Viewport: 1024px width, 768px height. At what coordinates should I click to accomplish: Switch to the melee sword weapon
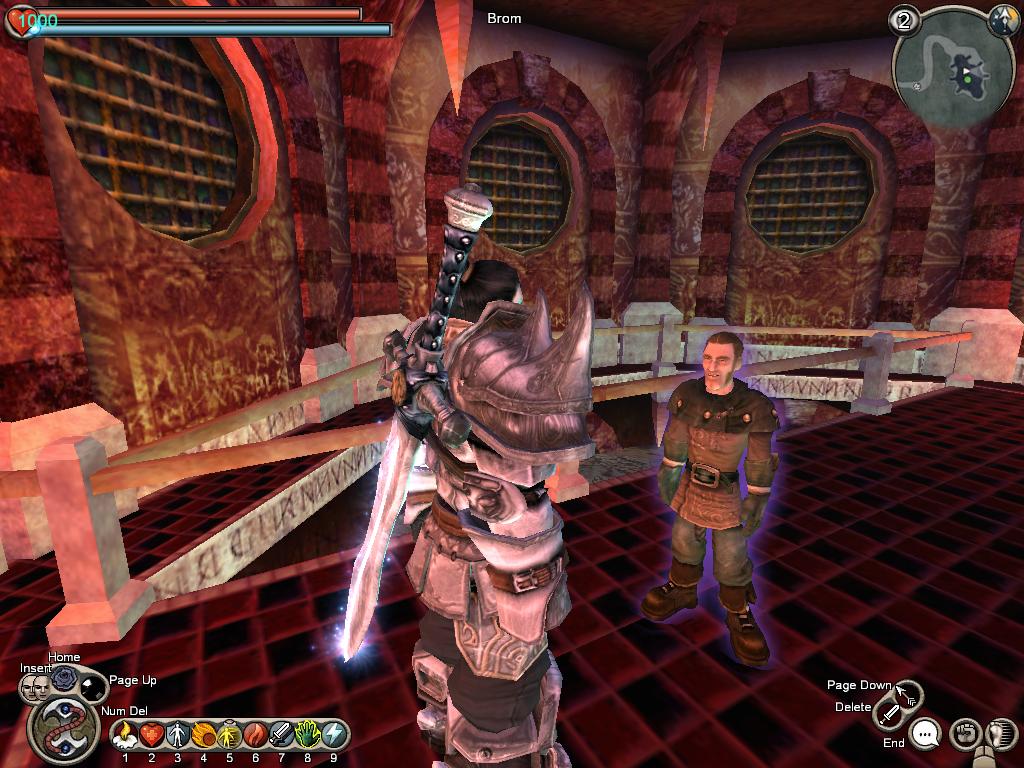pos(889,713)
